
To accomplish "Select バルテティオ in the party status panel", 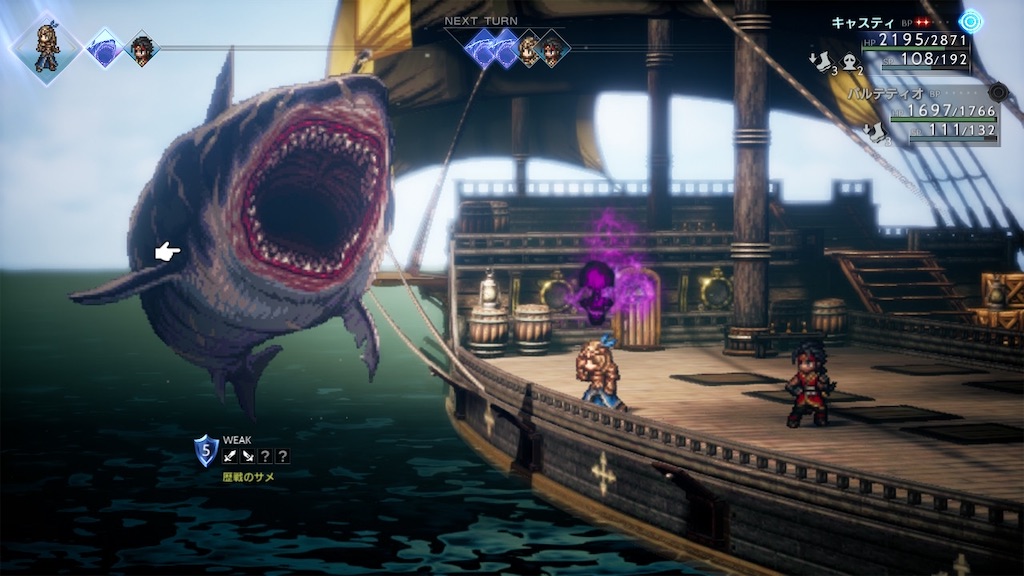I will point(883,93).
